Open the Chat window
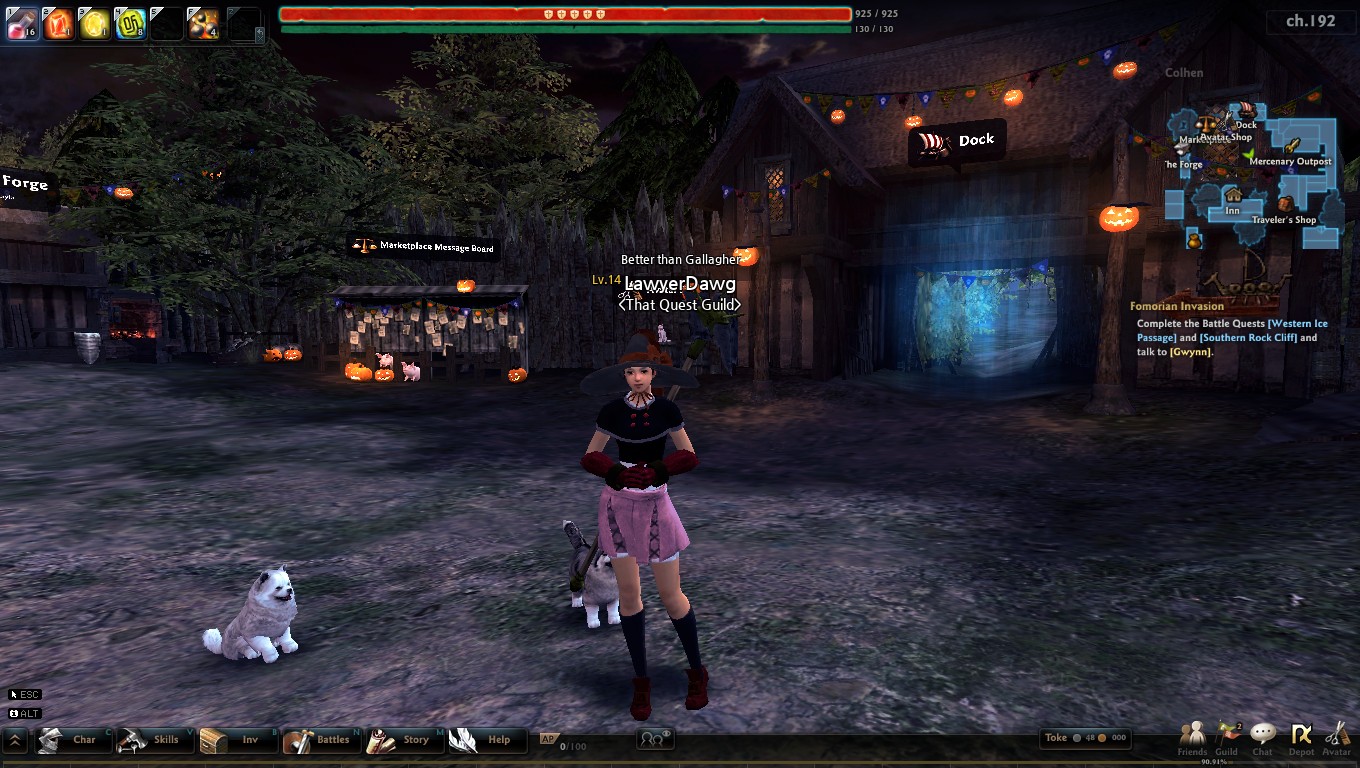This screenshot has height=768, width=1360. (1263, 738)
